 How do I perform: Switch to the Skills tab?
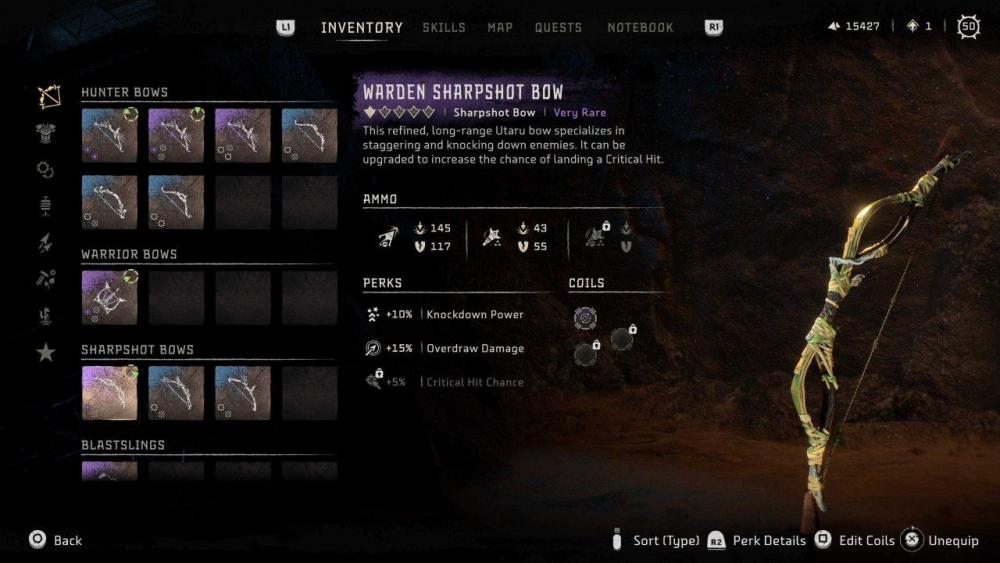click(x=443, y=28)
